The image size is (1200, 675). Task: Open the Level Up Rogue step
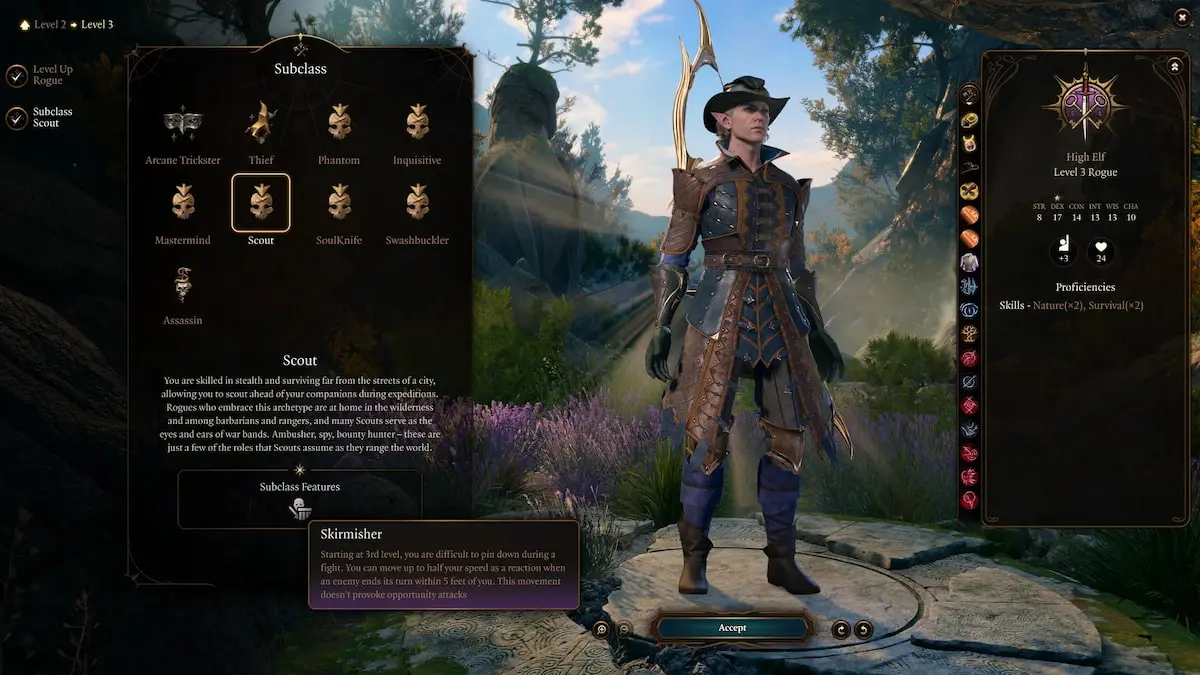tap(17, 75)
